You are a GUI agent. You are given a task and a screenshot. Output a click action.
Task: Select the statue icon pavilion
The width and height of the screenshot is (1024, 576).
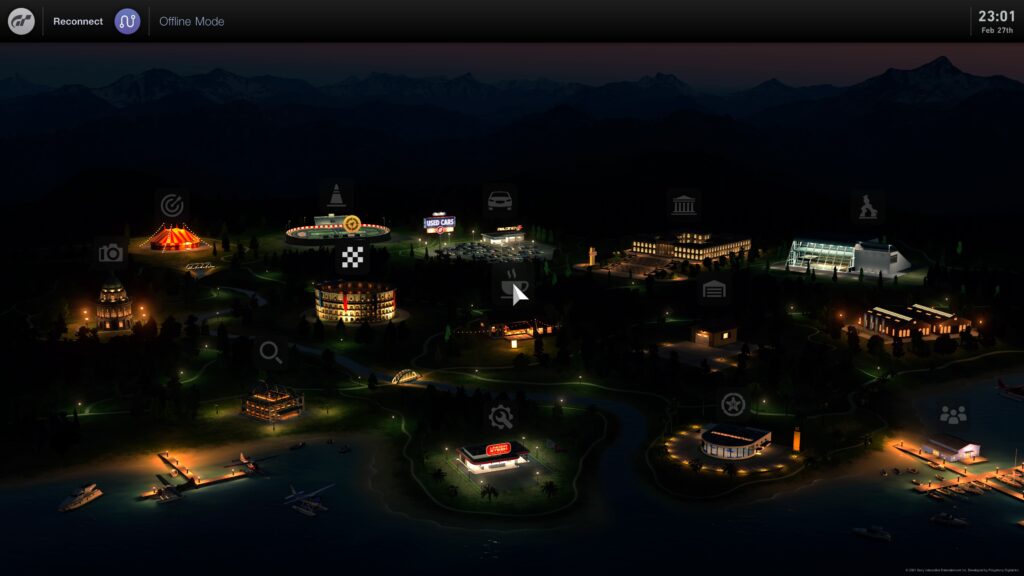(x=867, y=207)
